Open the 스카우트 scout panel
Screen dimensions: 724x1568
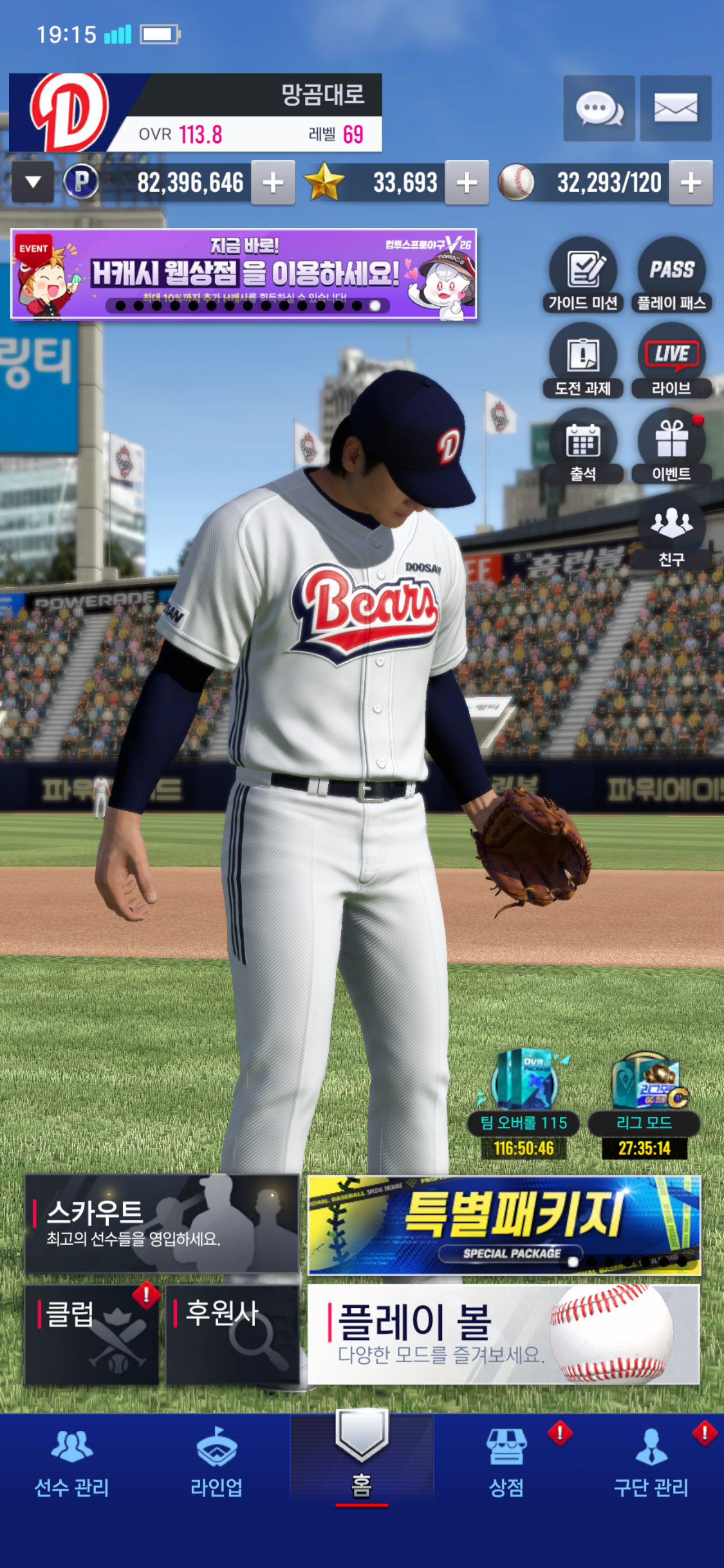(162, 1223)
